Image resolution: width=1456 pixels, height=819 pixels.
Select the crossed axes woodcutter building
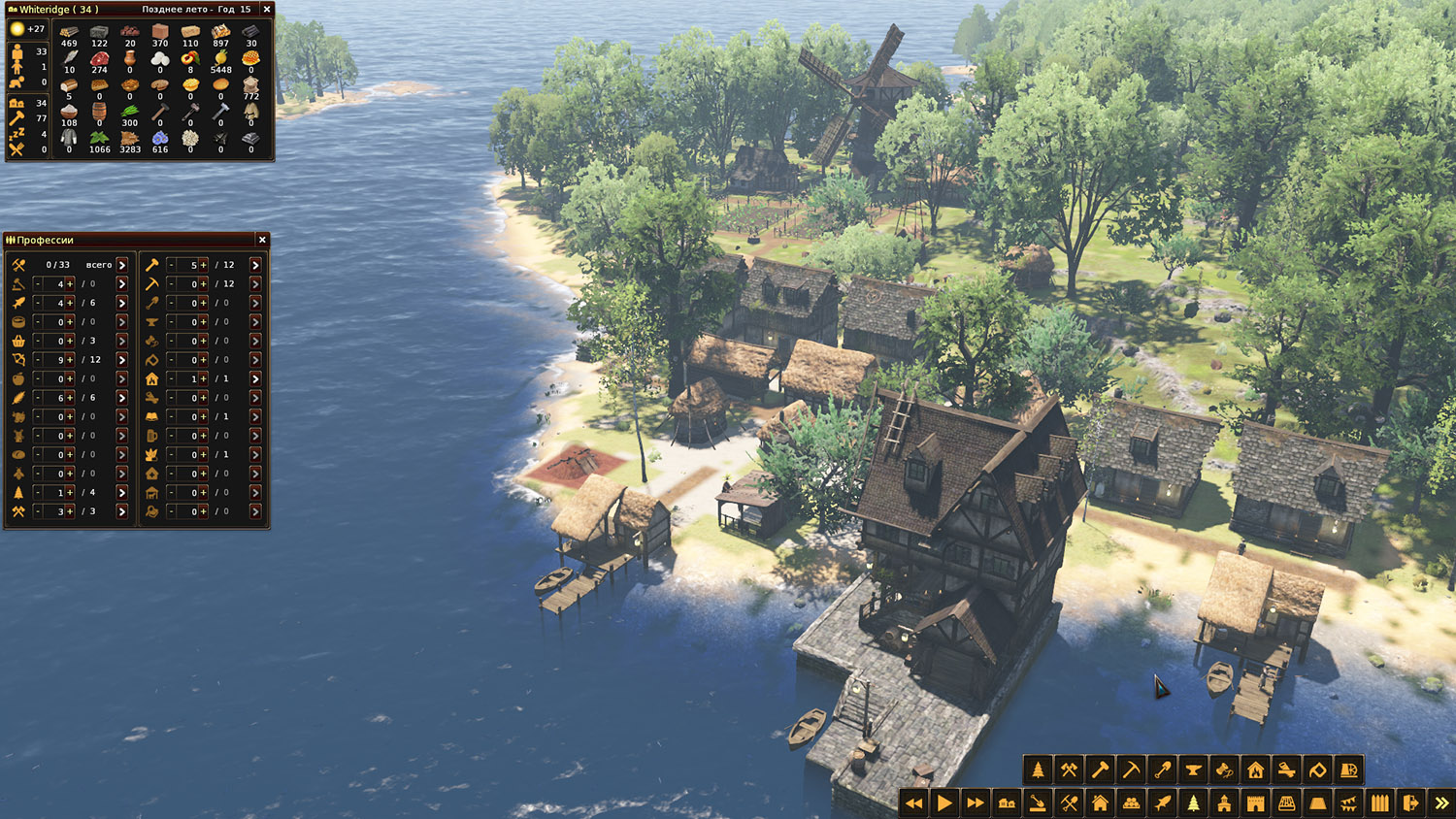click(x=1069, y=770)
